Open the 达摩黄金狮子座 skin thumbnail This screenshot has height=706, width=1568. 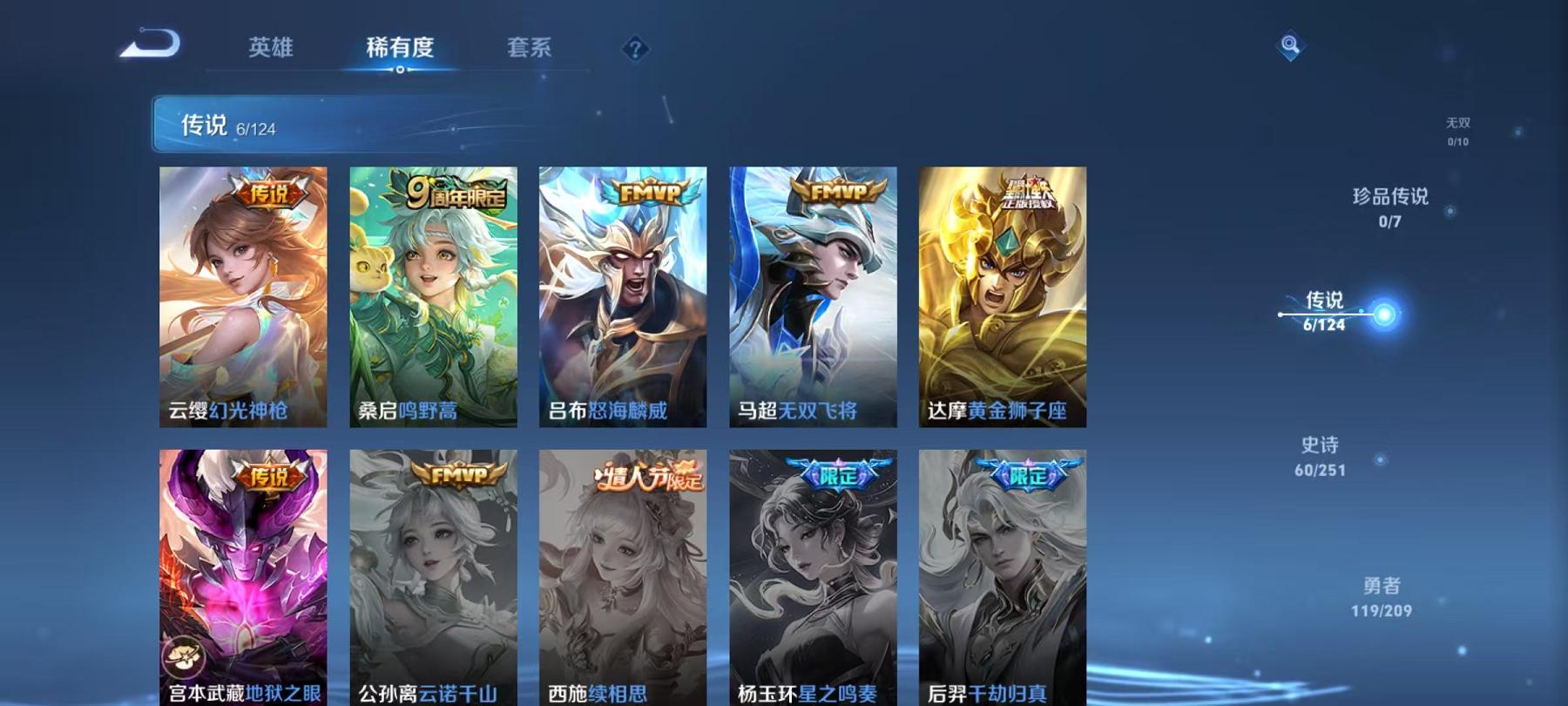tap(1004, 296)
